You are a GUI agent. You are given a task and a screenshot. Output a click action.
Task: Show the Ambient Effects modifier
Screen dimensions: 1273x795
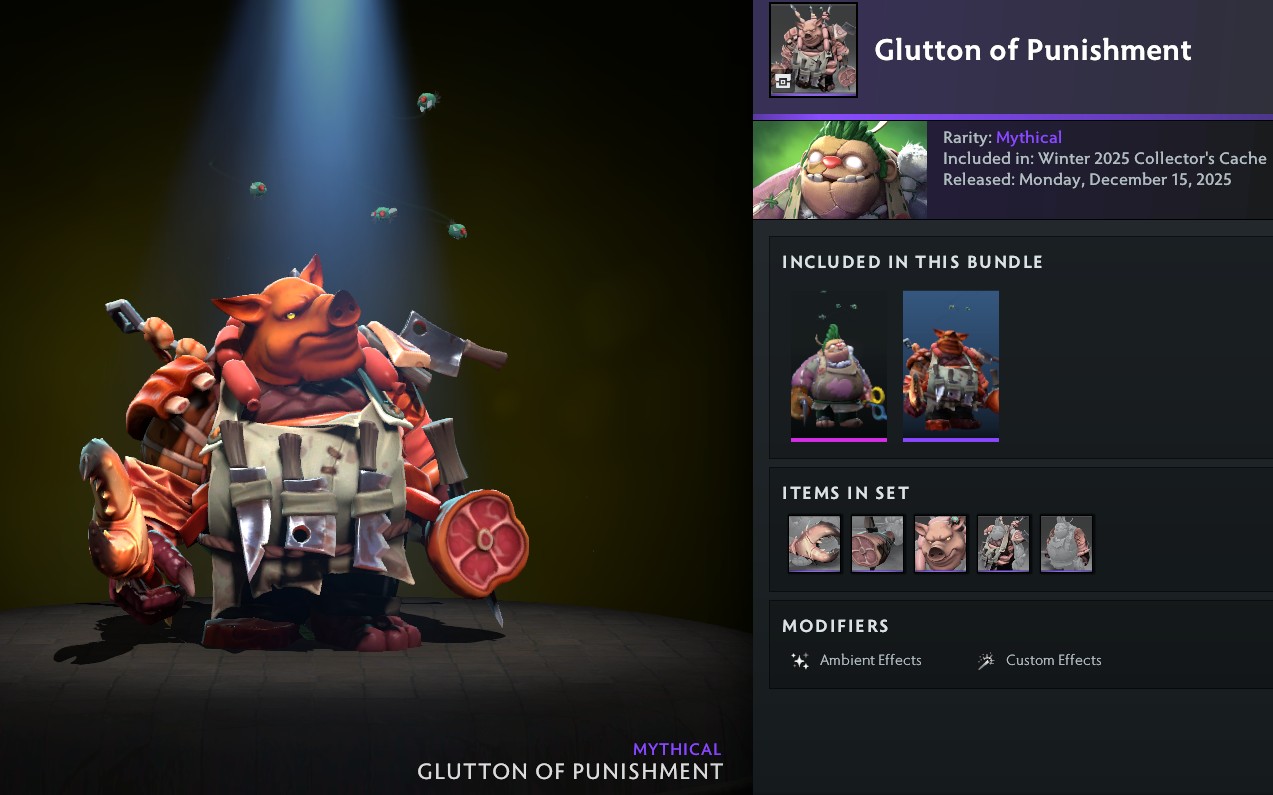pos(856,660)
